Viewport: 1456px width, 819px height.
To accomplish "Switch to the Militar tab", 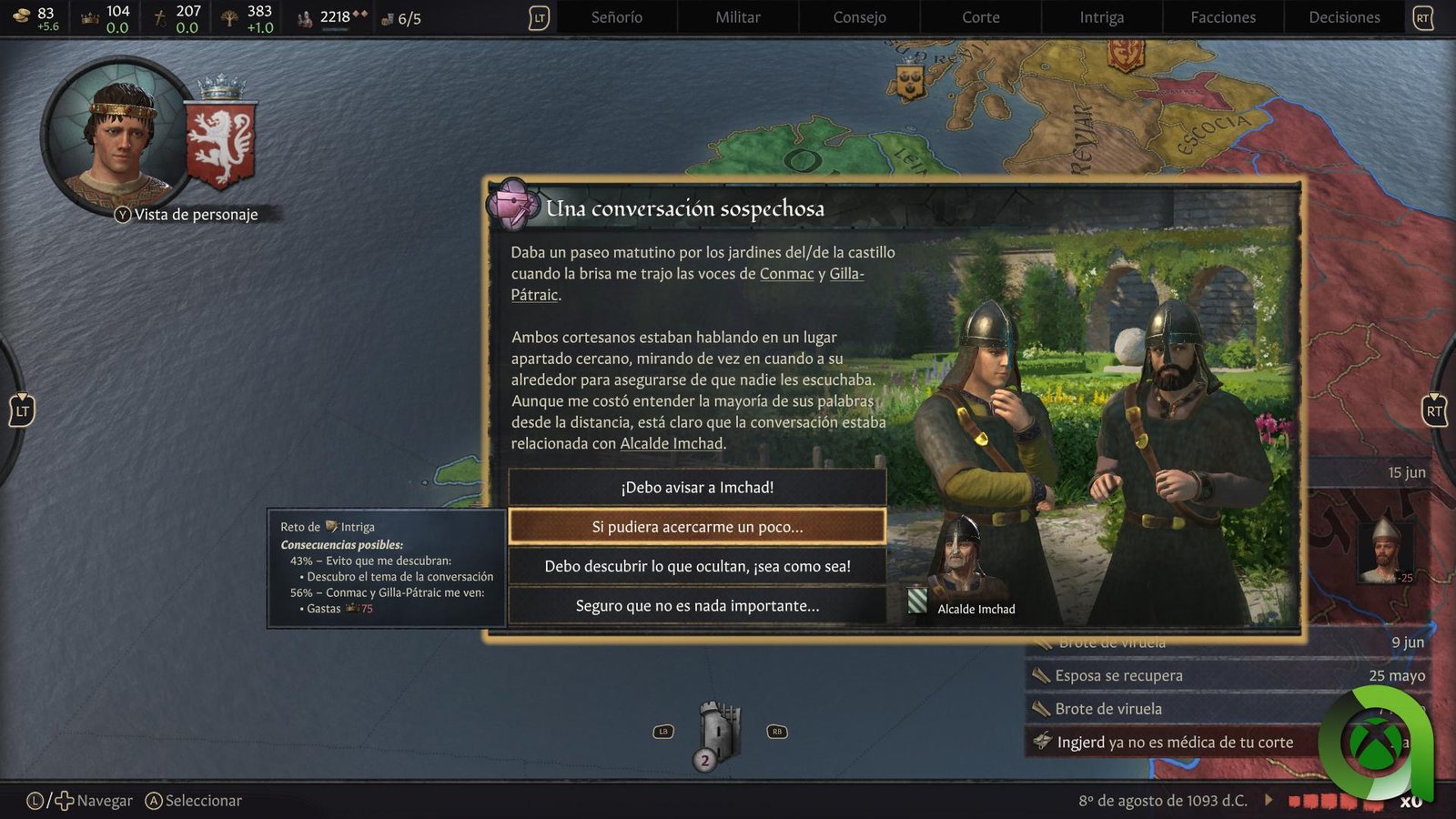I will 737,17.
